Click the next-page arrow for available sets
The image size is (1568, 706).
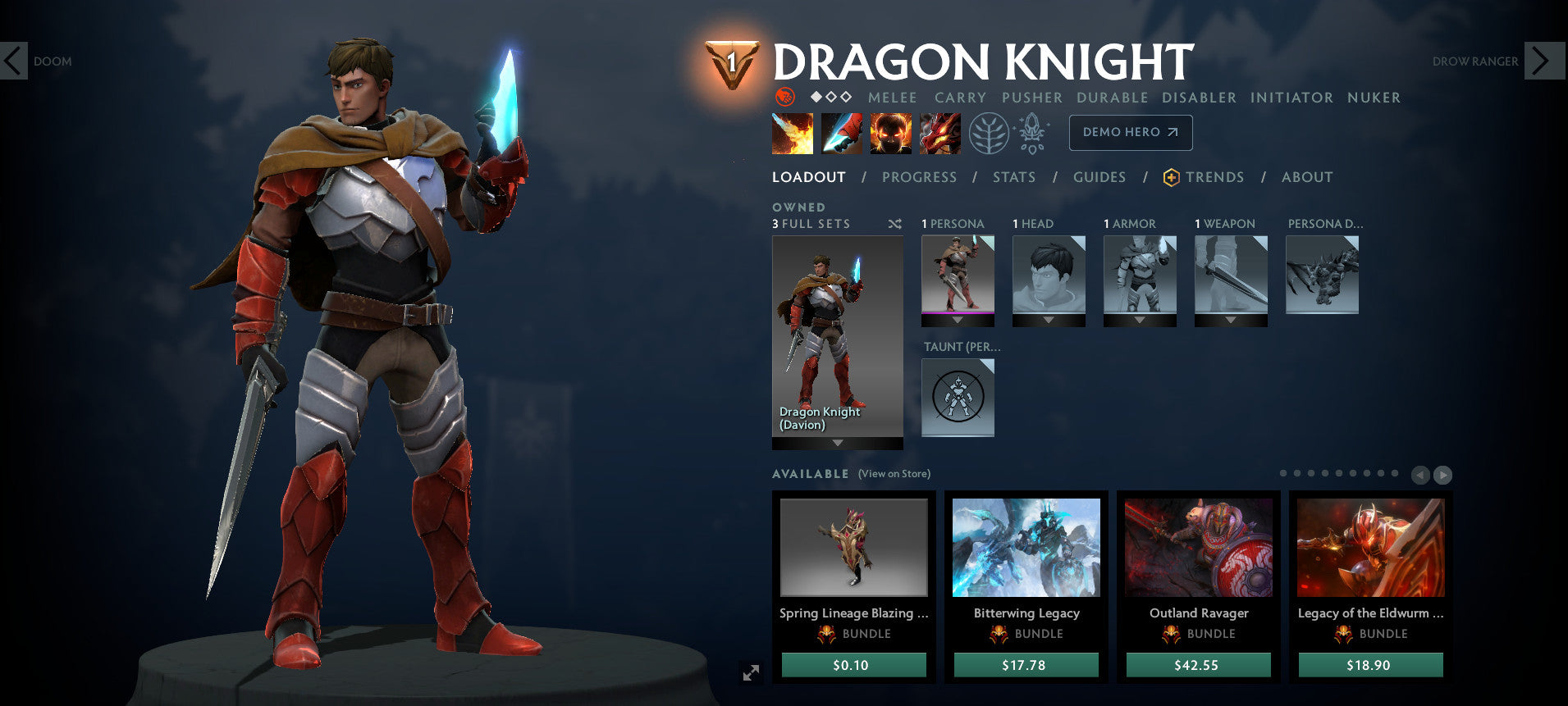[1442, 475]
